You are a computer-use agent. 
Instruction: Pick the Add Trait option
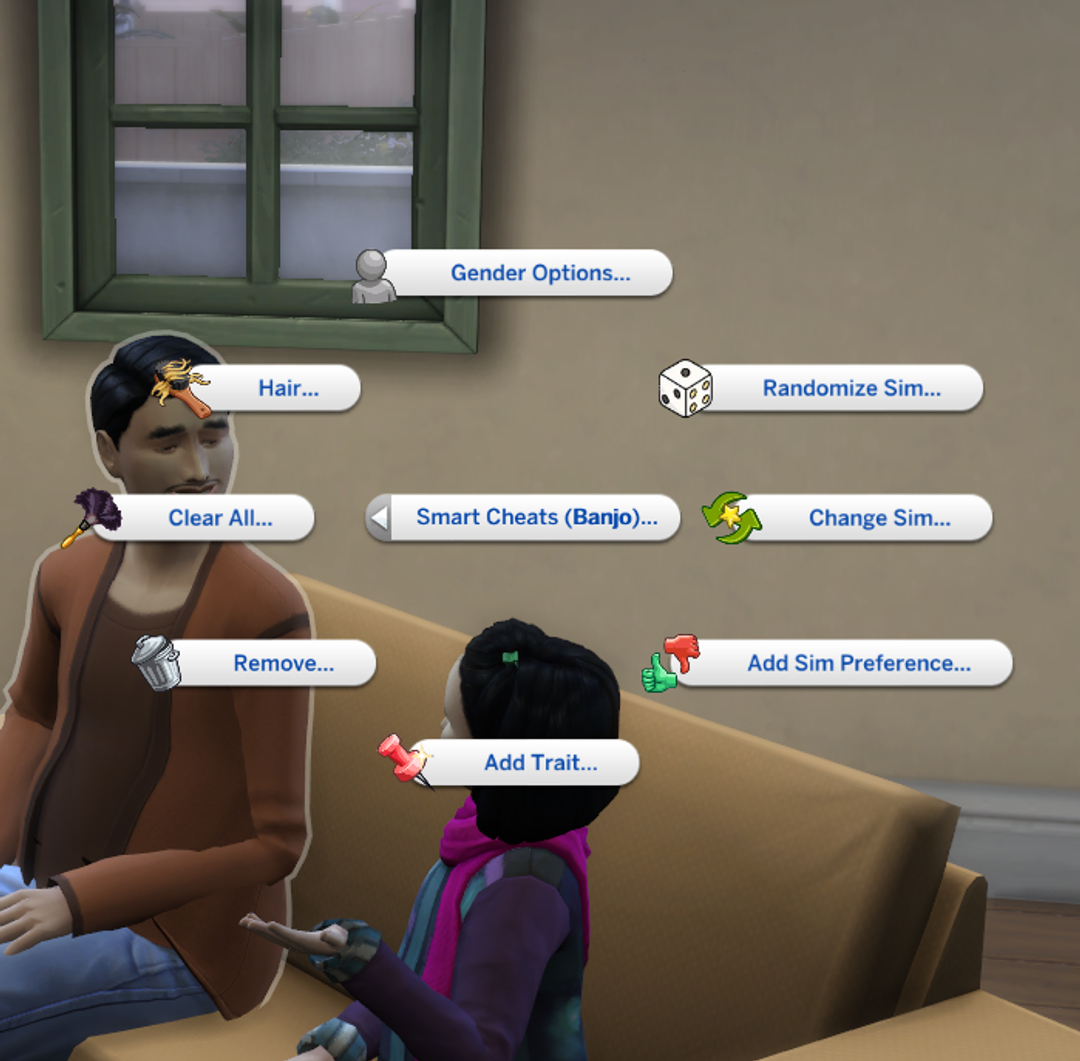[540, 763]
